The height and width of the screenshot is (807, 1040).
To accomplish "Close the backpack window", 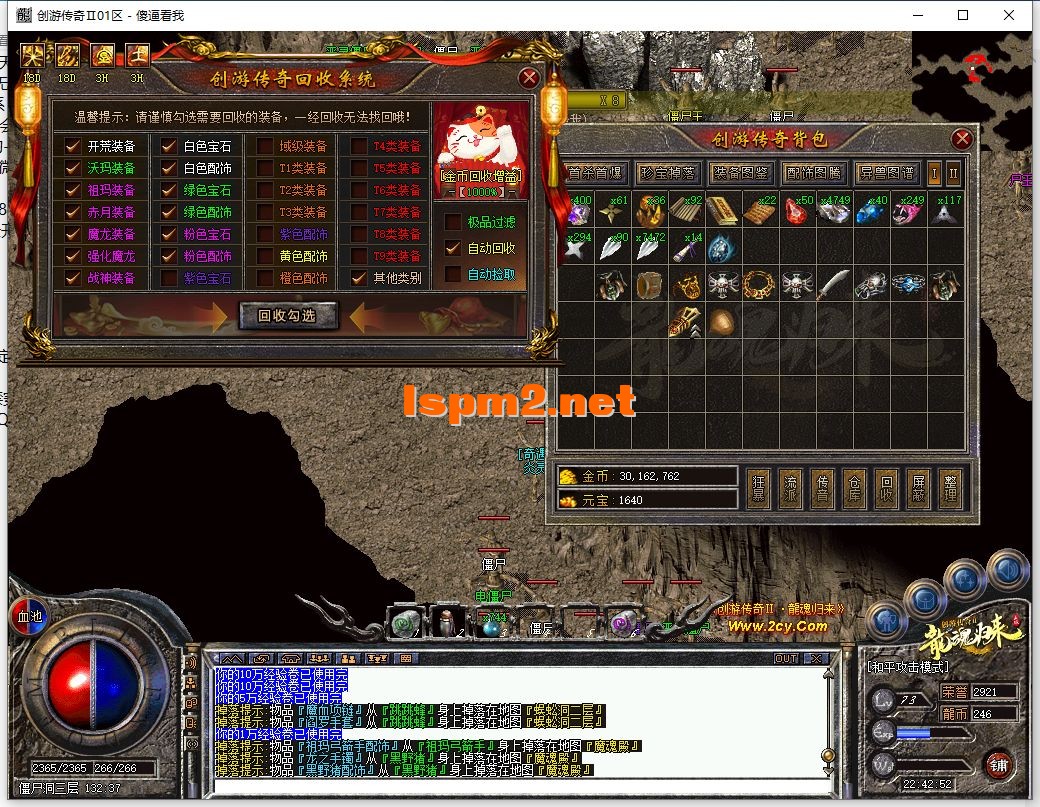I will pyautogui.click(x=962, y=139).
